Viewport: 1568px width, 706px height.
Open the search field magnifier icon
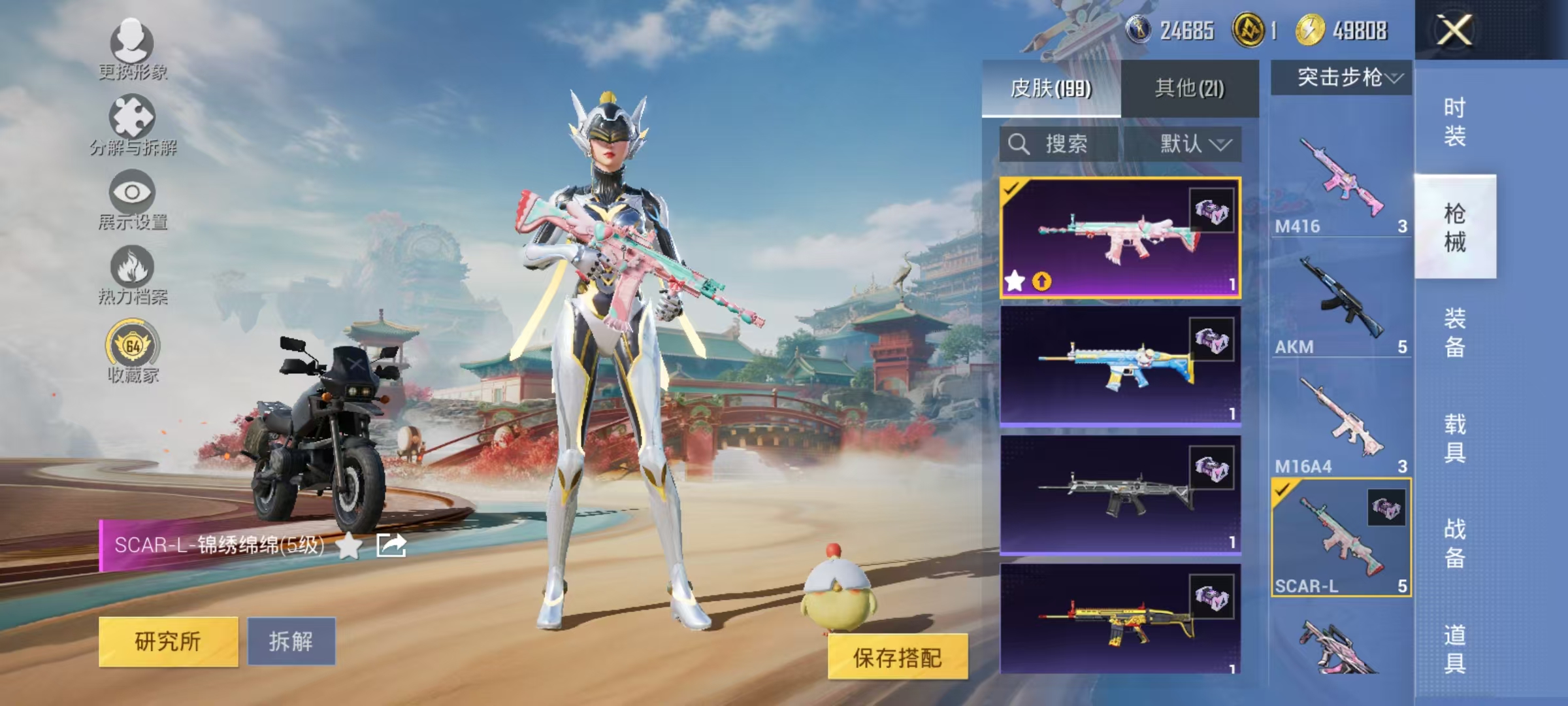[1017, 145]
